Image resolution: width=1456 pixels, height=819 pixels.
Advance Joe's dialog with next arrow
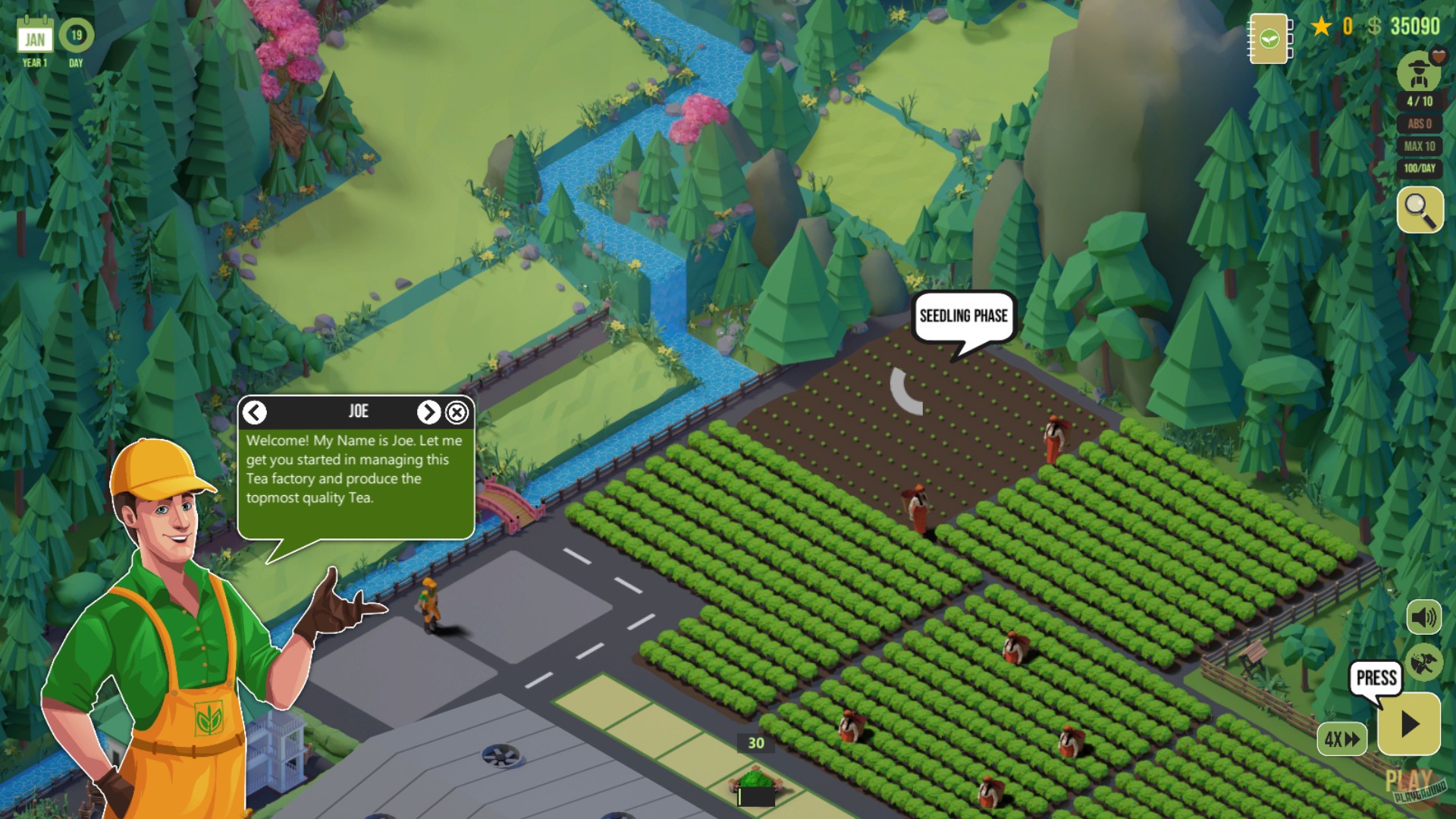pyautogui.click(x=429, y=411)
